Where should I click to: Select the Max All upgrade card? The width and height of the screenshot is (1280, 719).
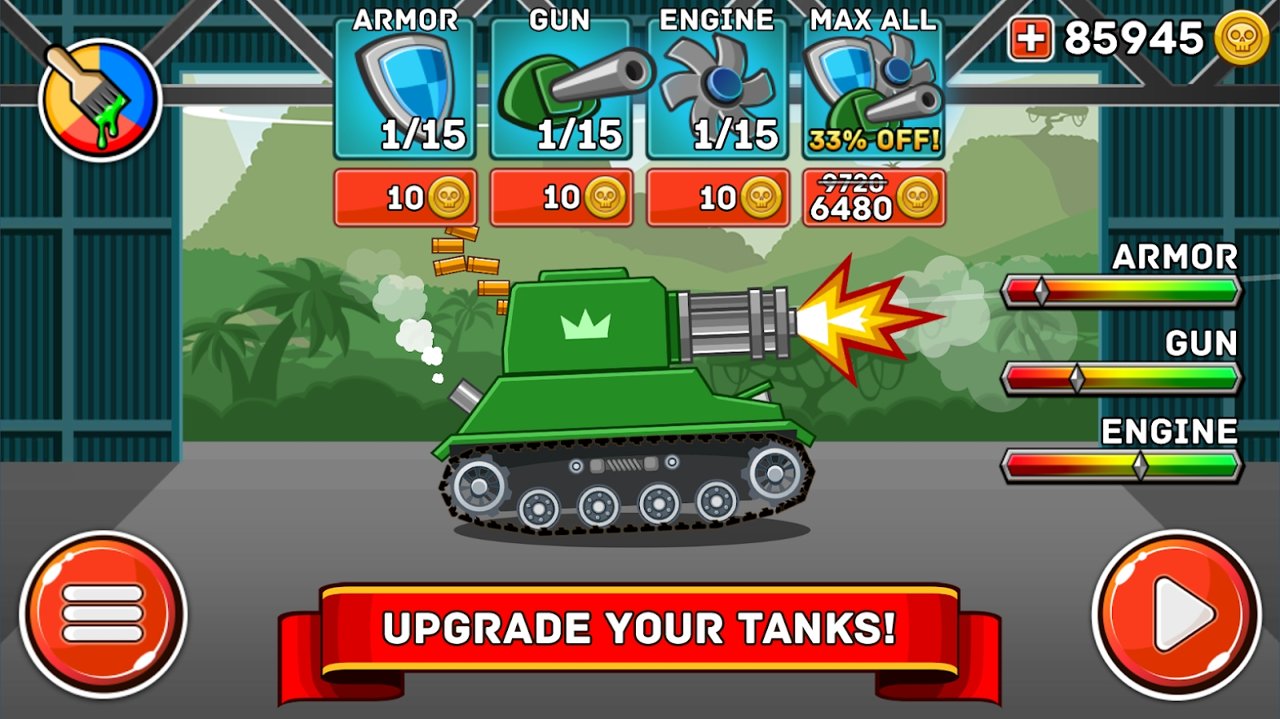click(873, 90)
